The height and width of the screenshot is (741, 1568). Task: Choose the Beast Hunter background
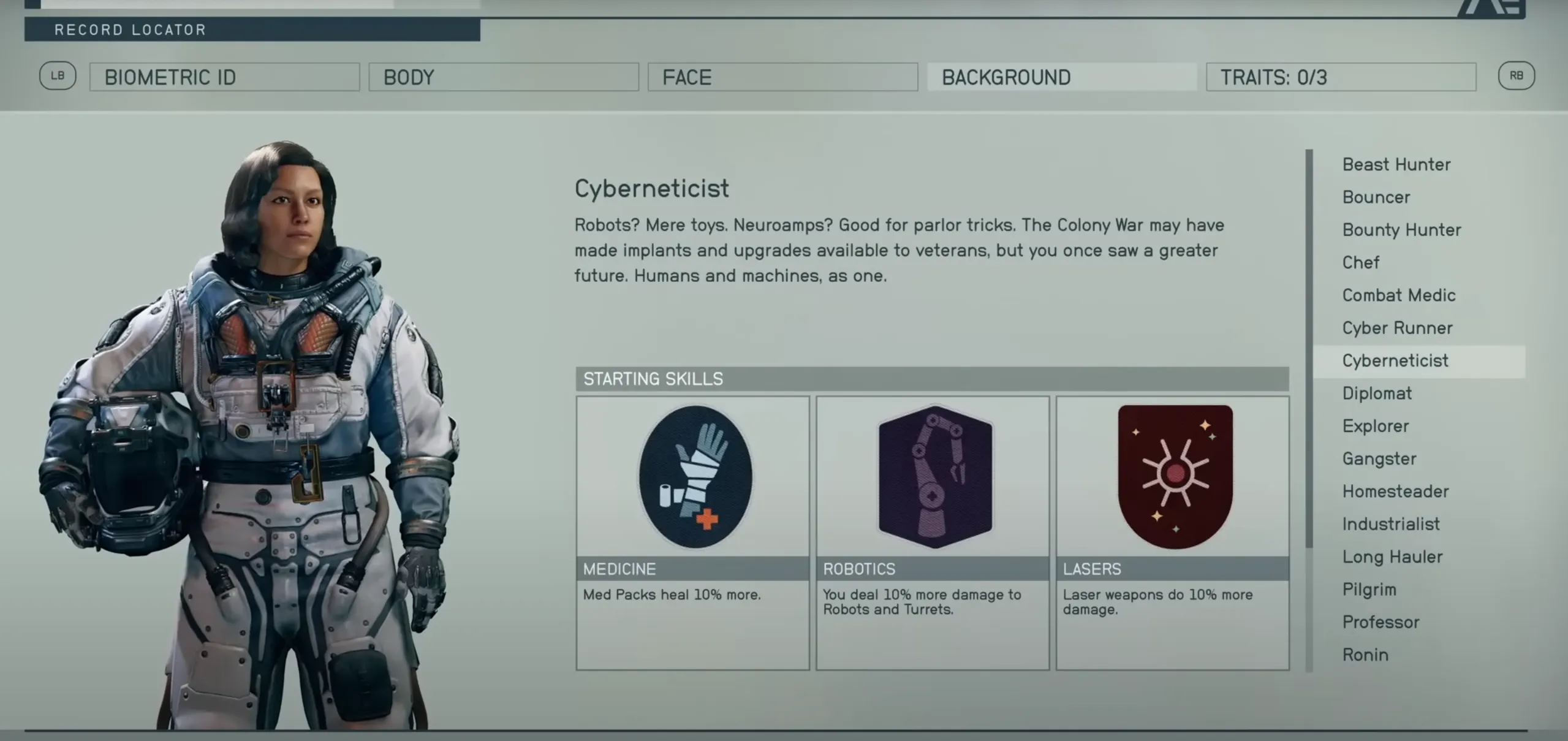pos(1396,164)
